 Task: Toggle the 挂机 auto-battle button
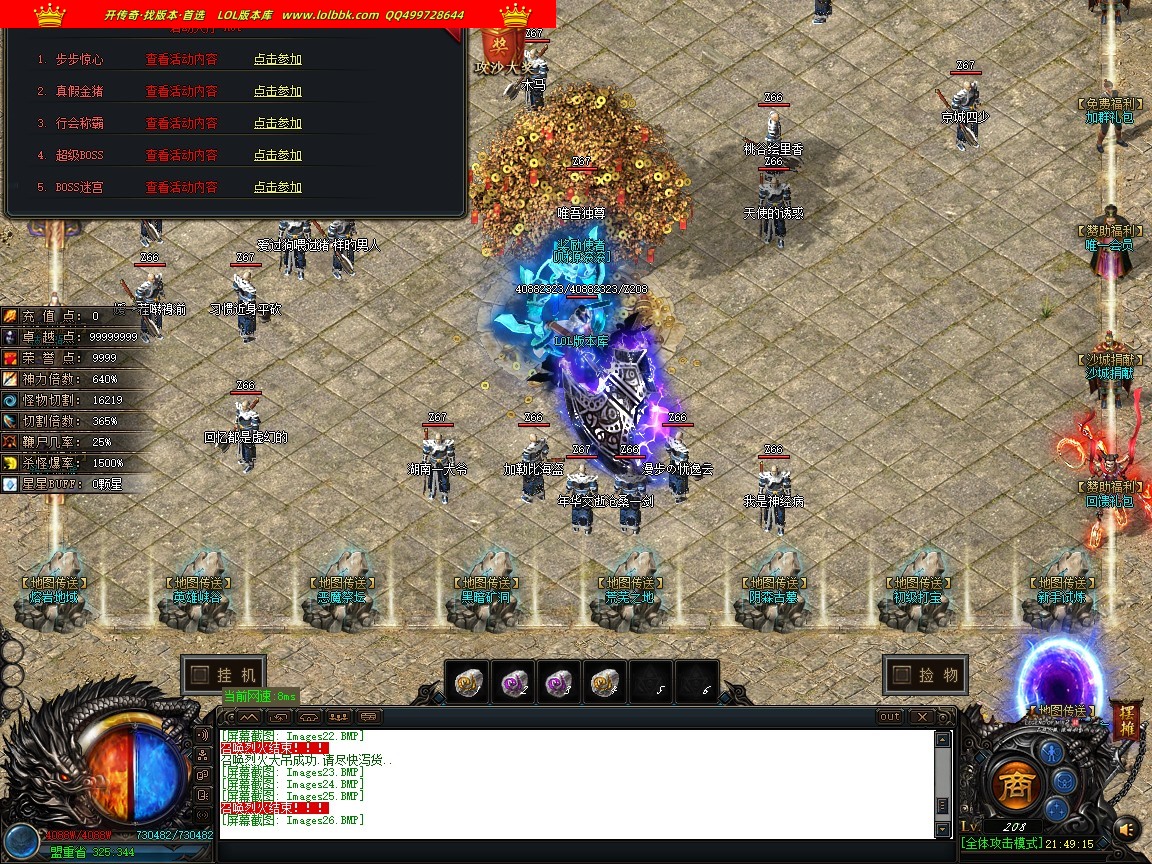point(224,675)
